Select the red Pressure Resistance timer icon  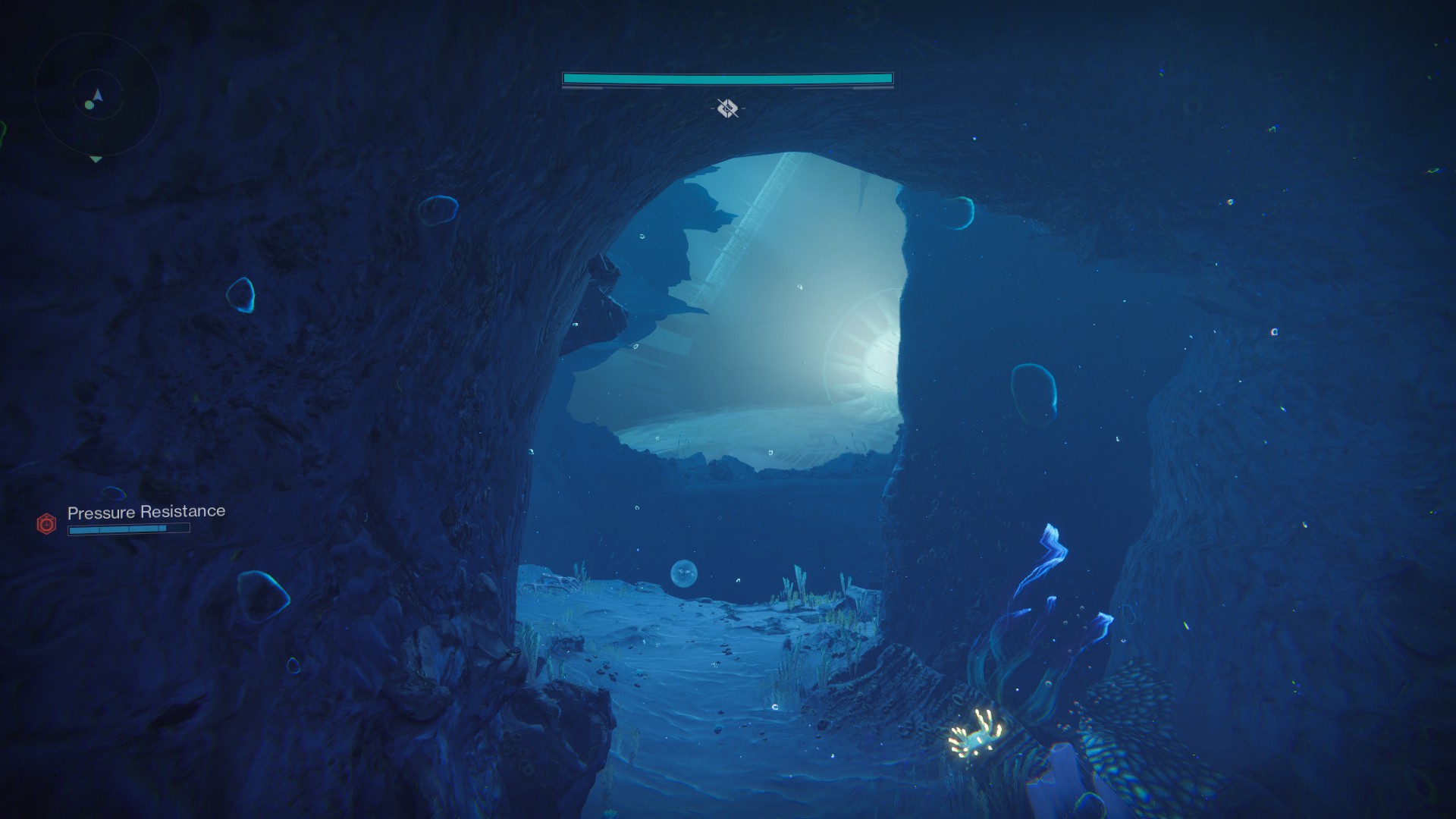[46, 523]
